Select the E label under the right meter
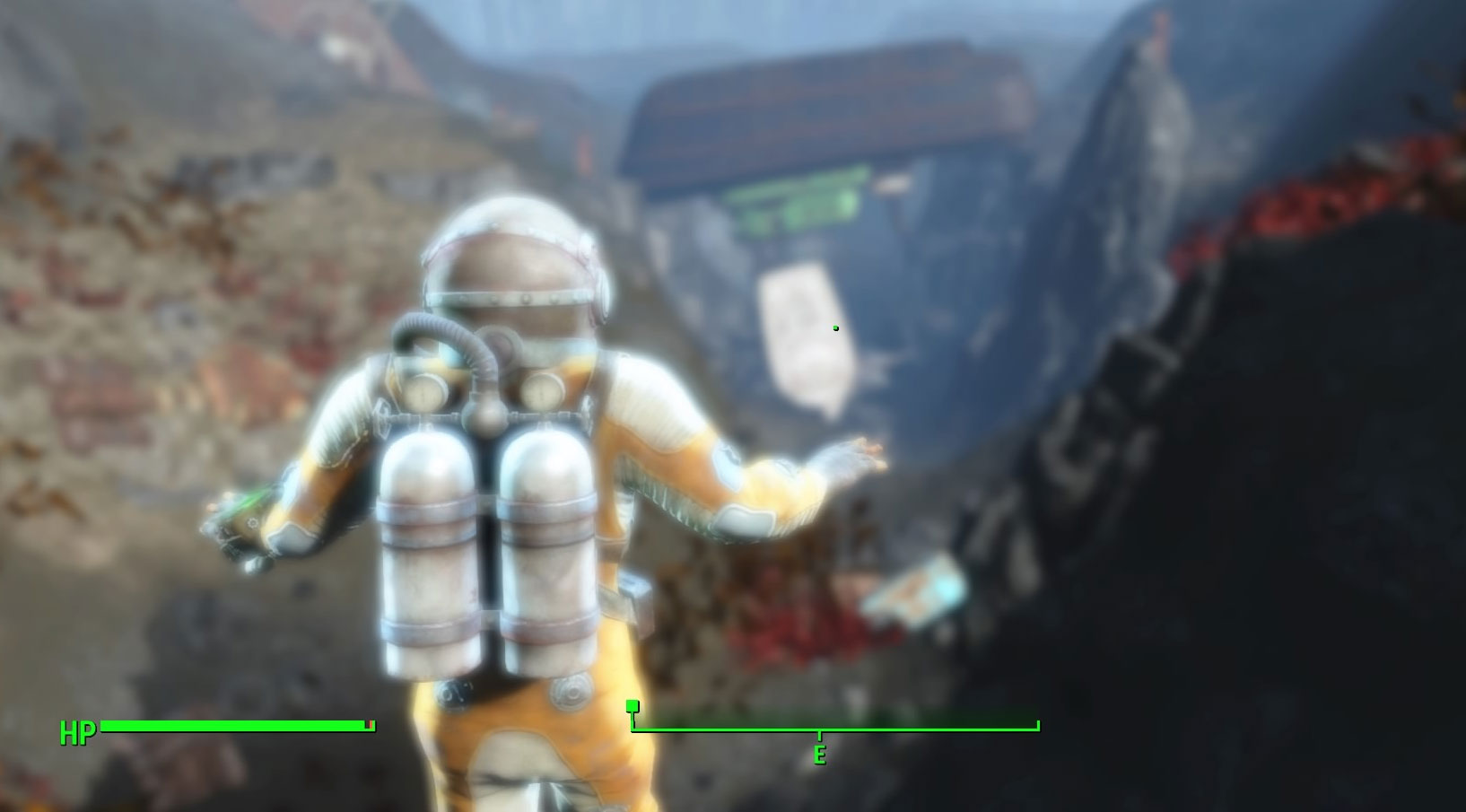 click(819, 755)
